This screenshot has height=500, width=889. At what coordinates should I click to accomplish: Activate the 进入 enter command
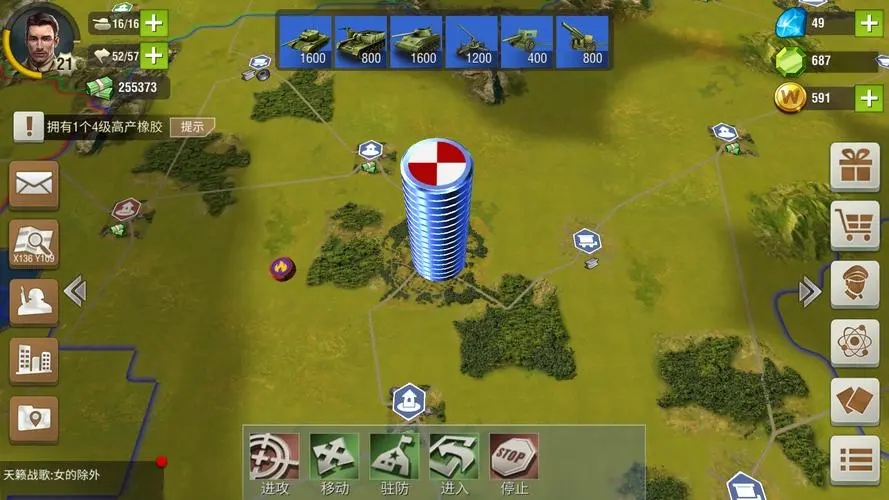(x=454, y=458)
